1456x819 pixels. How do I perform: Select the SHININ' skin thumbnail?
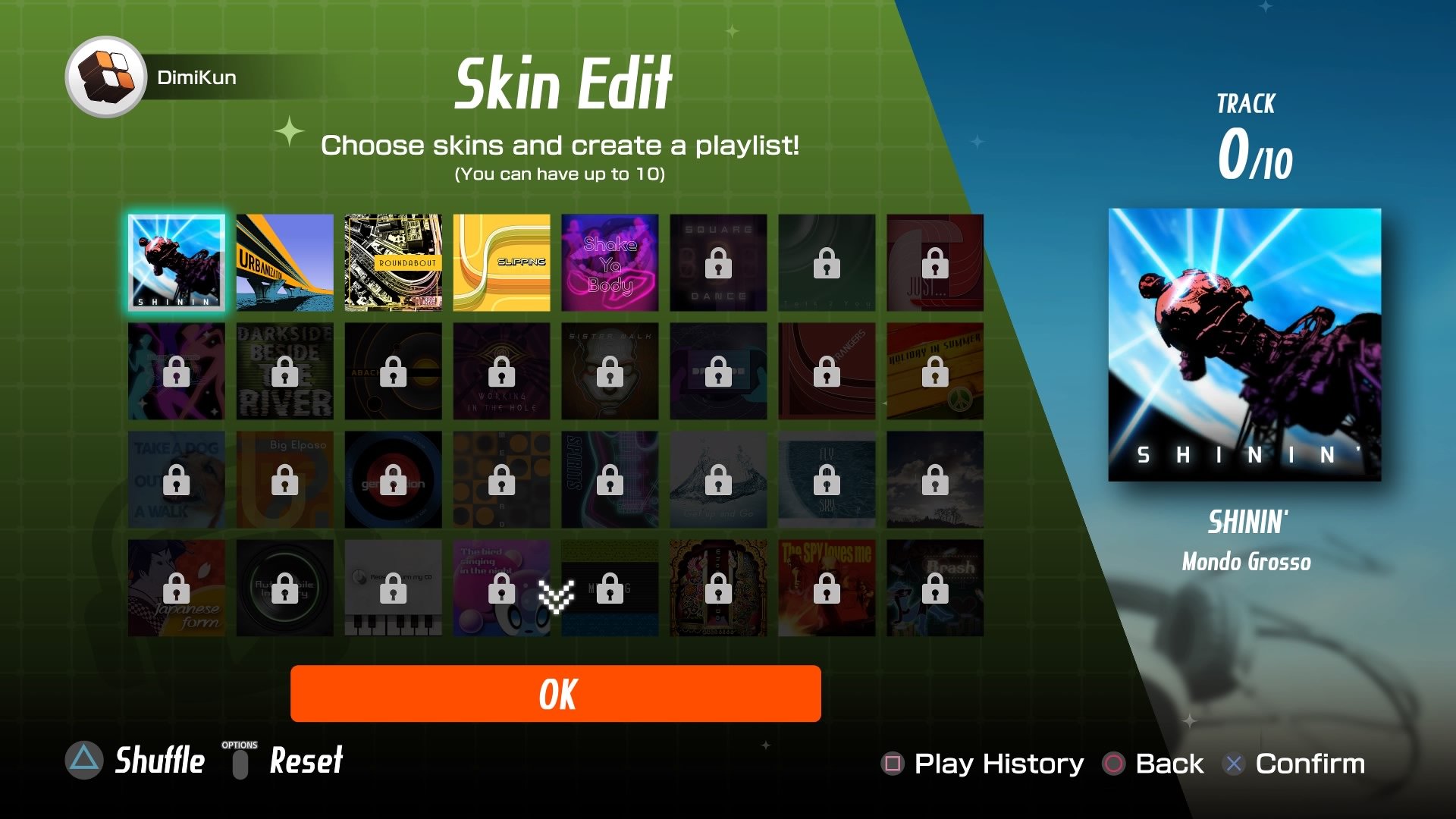point(176,262)
